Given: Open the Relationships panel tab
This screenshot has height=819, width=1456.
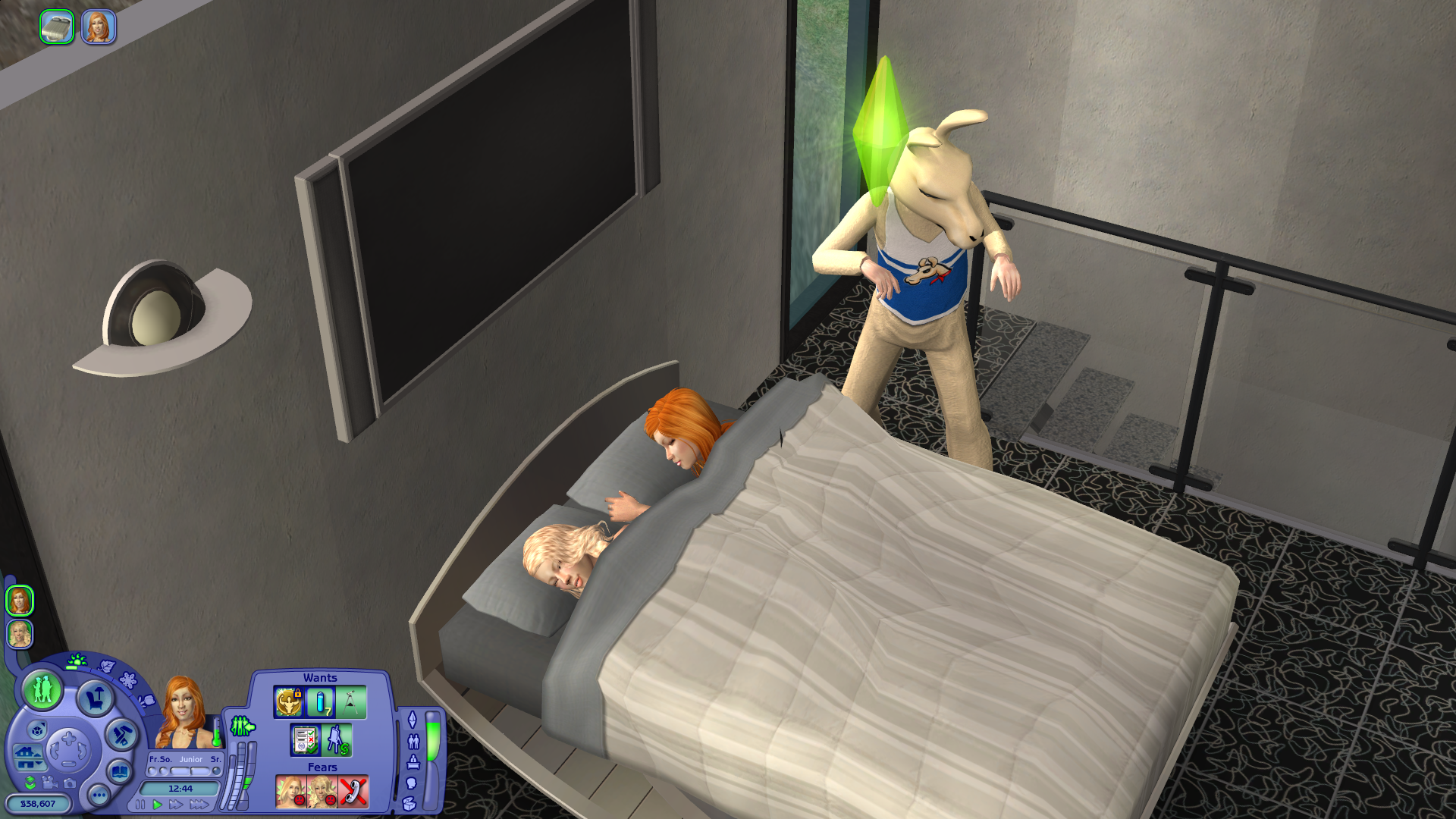Looking at the screenshot, I should [413, 741].
